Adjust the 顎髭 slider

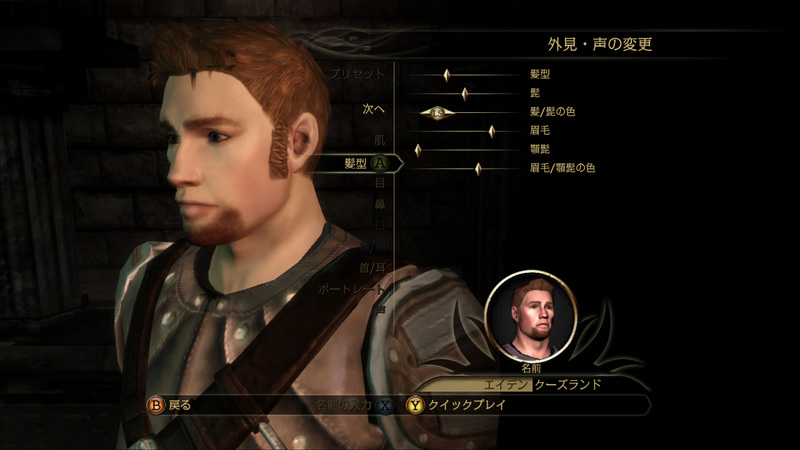pos(418,150)
